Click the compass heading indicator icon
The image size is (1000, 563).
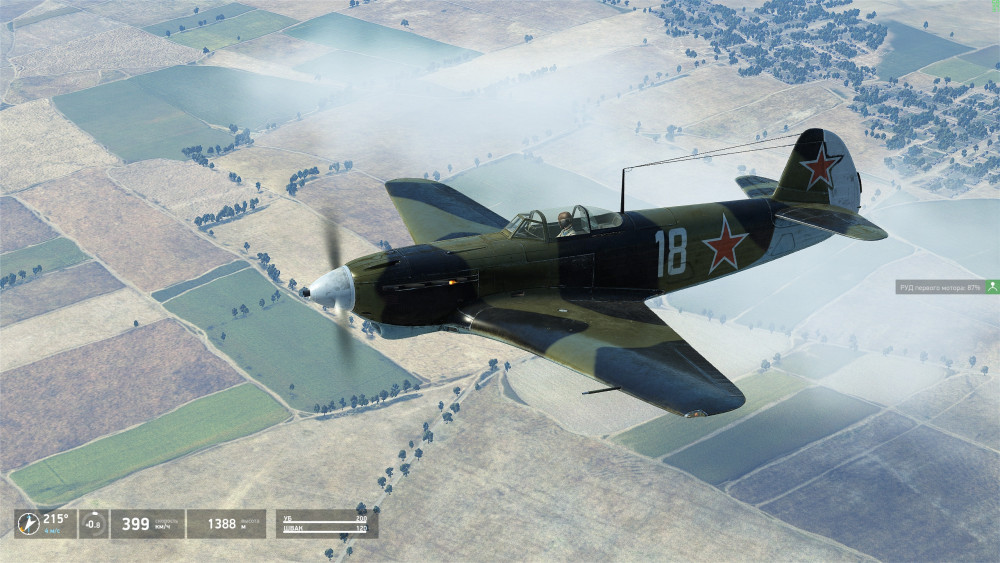pos(28,523)
